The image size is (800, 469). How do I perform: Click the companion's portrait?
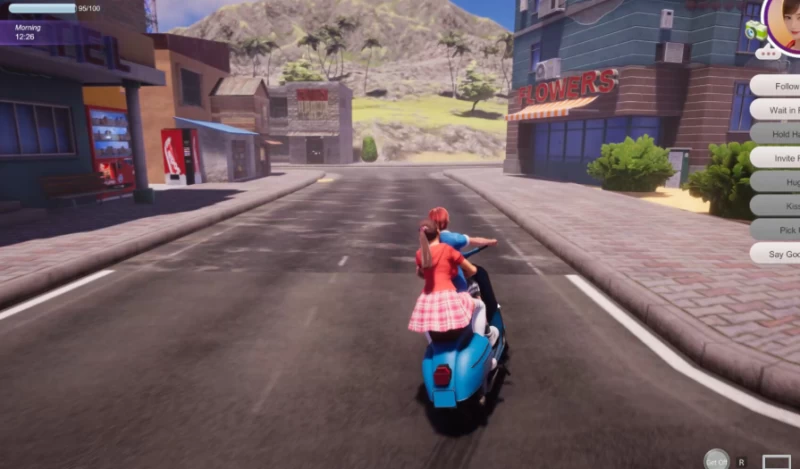pos(785,22)
